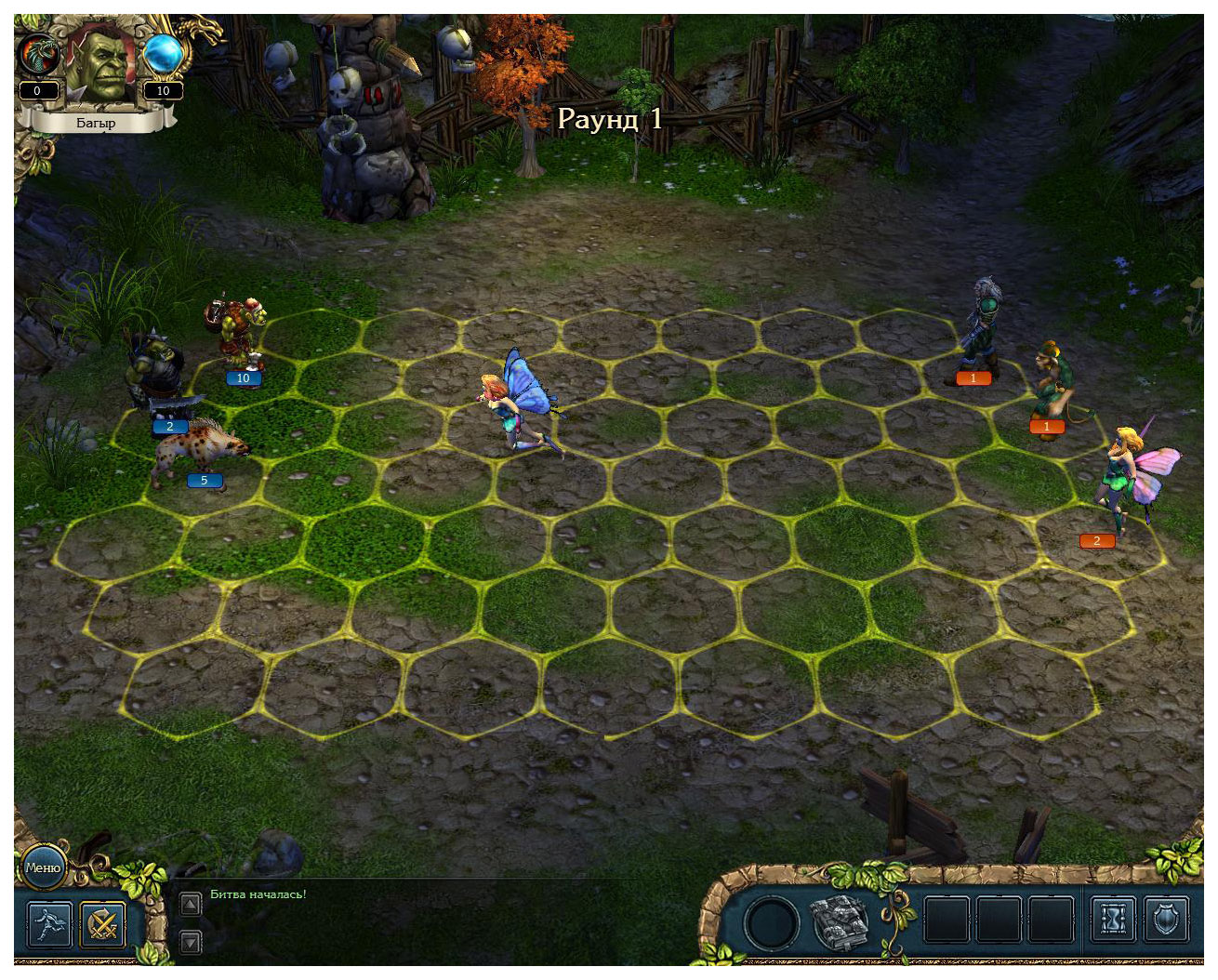Viewport: 1218px width, 980px height.
Task: Click the battle log down arrow
Action: pyautogui.click(x=190, y=942)
